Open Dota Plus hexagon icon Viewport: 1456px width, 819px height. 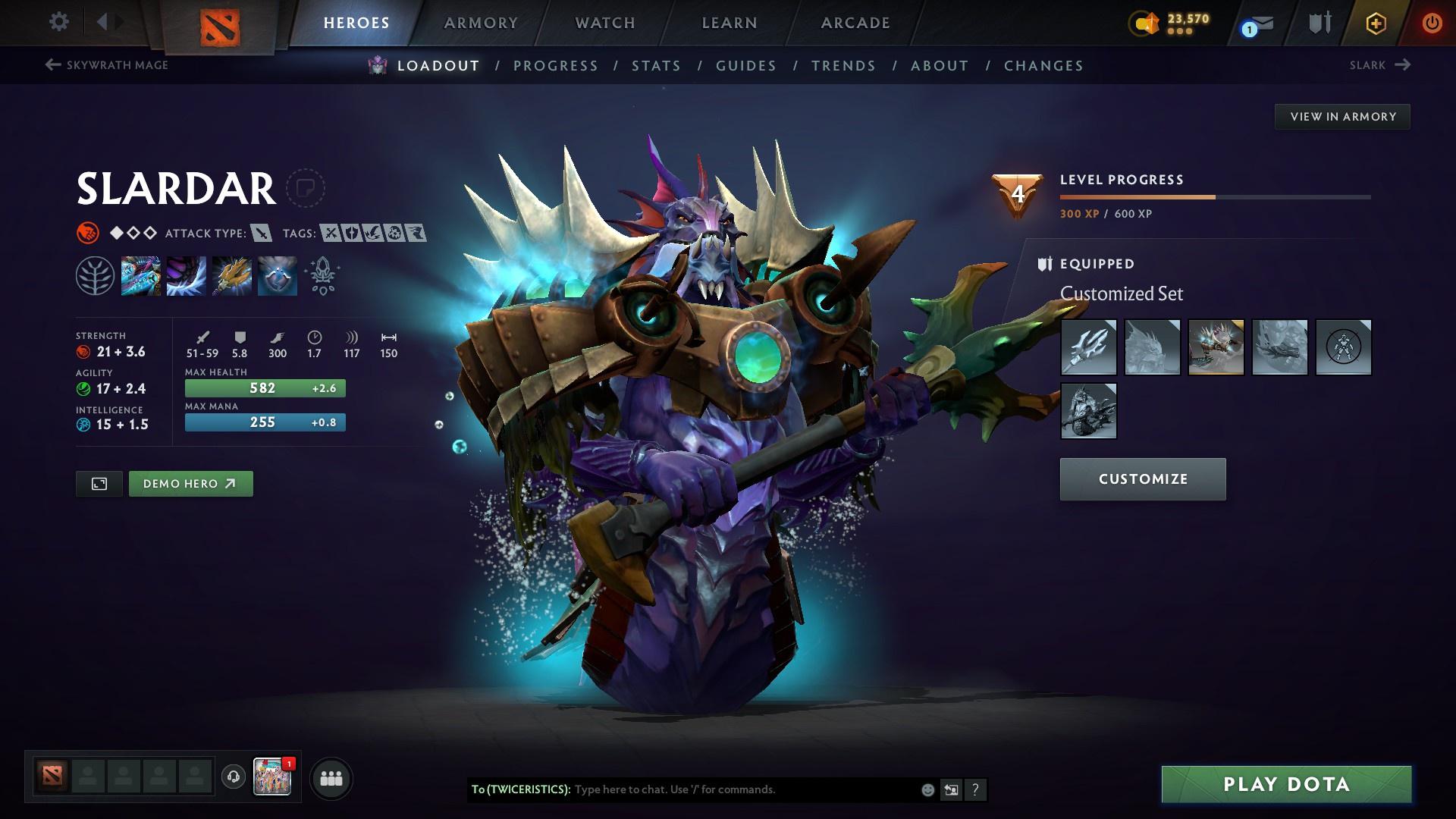[1375, 23]
